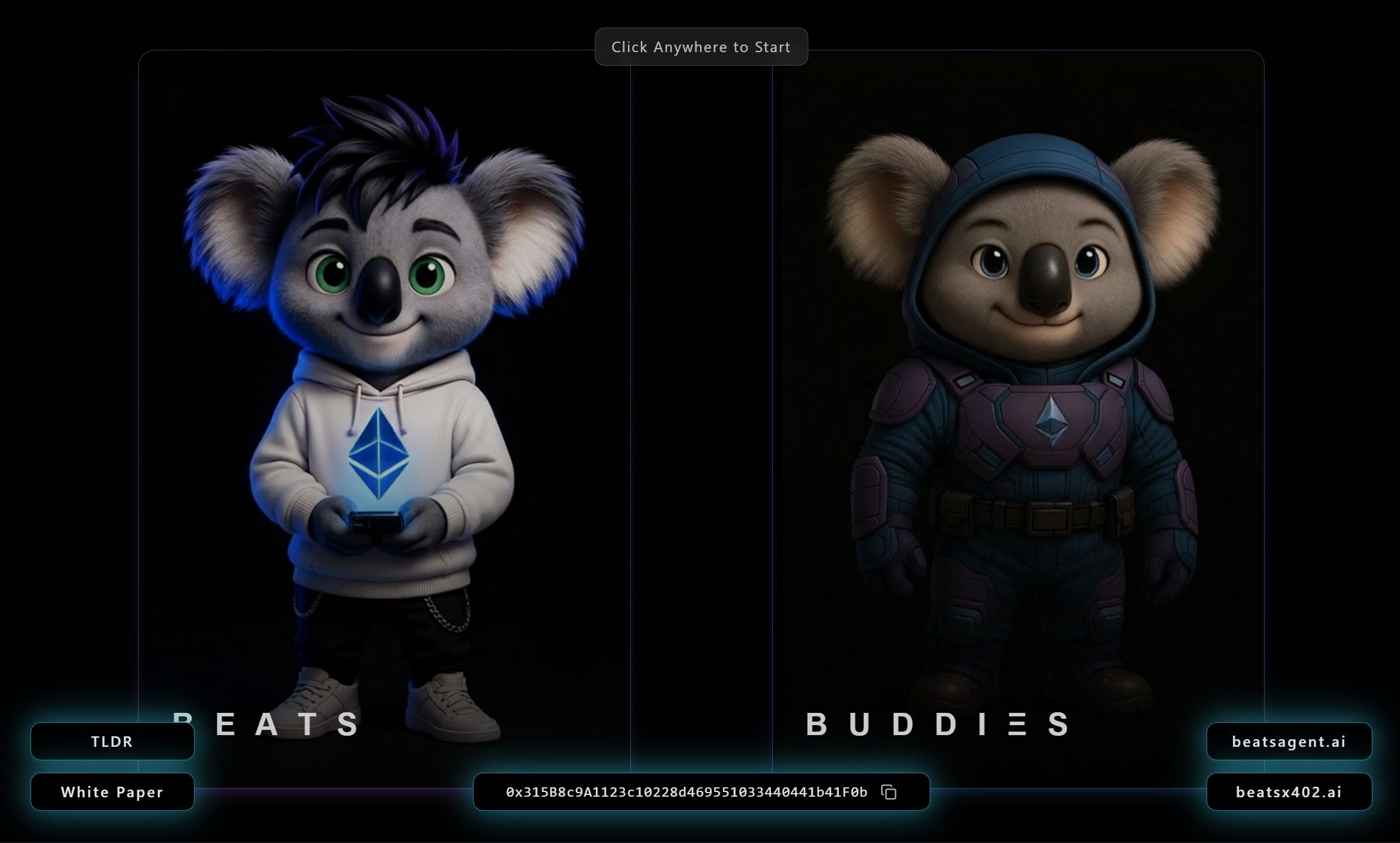Open the White Paper
The height and width of the screenshot is (843, 1400).
112,792
